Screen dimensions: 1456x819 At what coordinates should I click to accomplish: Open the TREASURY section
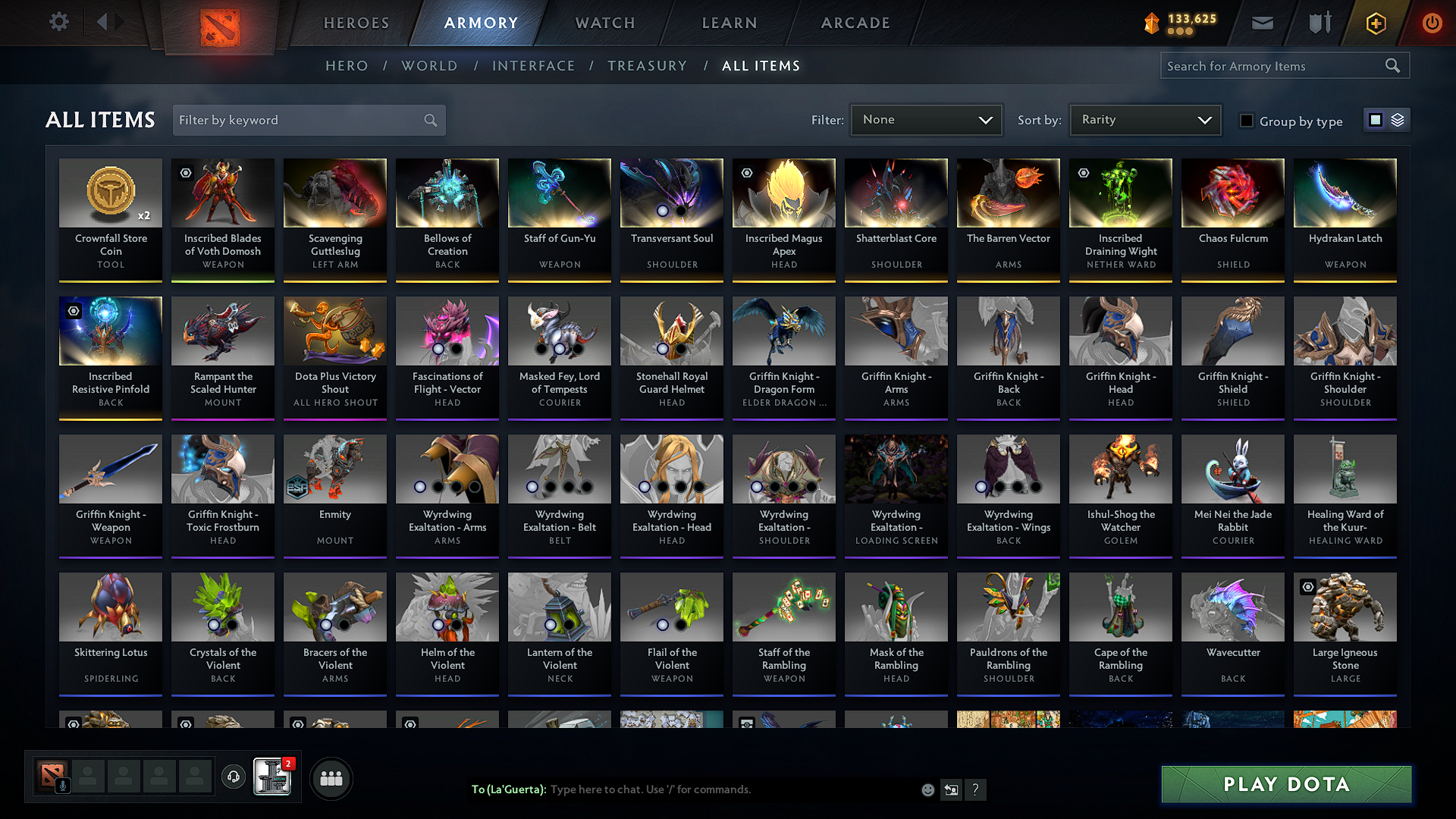[x=647, y=65]
